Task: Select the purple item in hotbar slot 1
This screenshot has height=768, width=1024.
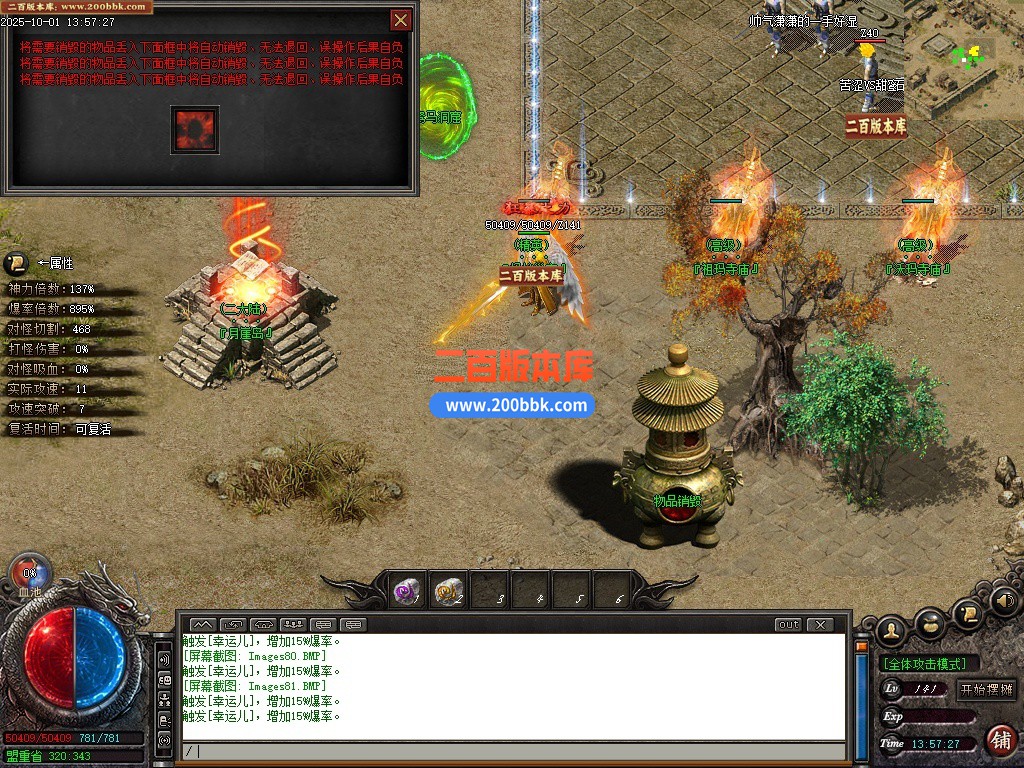Action: coord(407,592)
